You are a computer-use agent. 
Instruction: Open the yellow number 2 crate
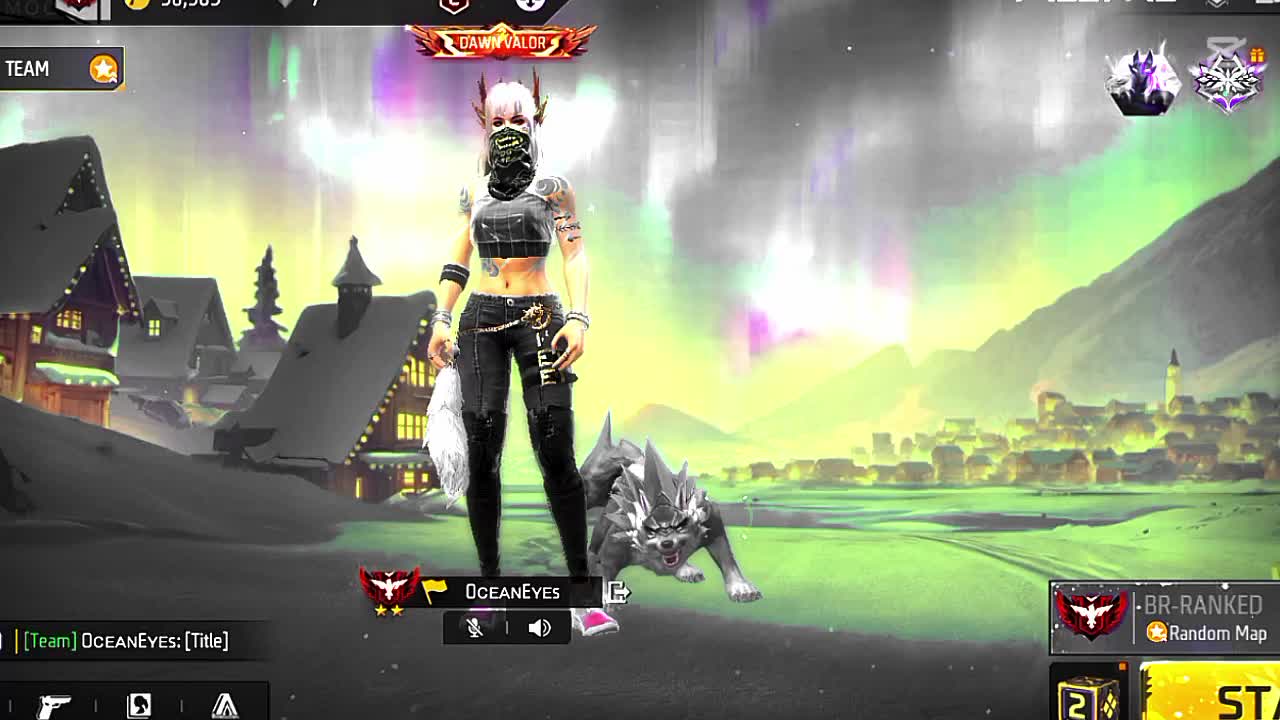(1090, 697)
